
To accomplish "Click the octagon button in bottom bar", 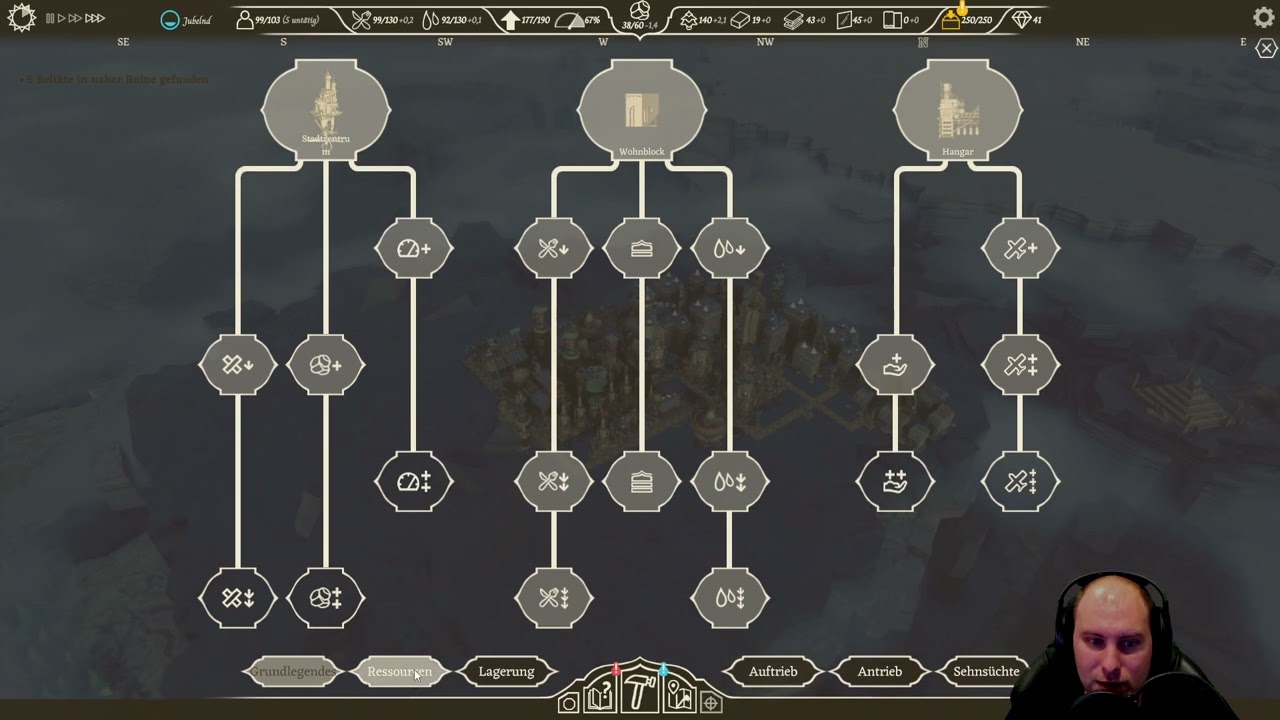I will pyautogui.click(x=569, y=703).
